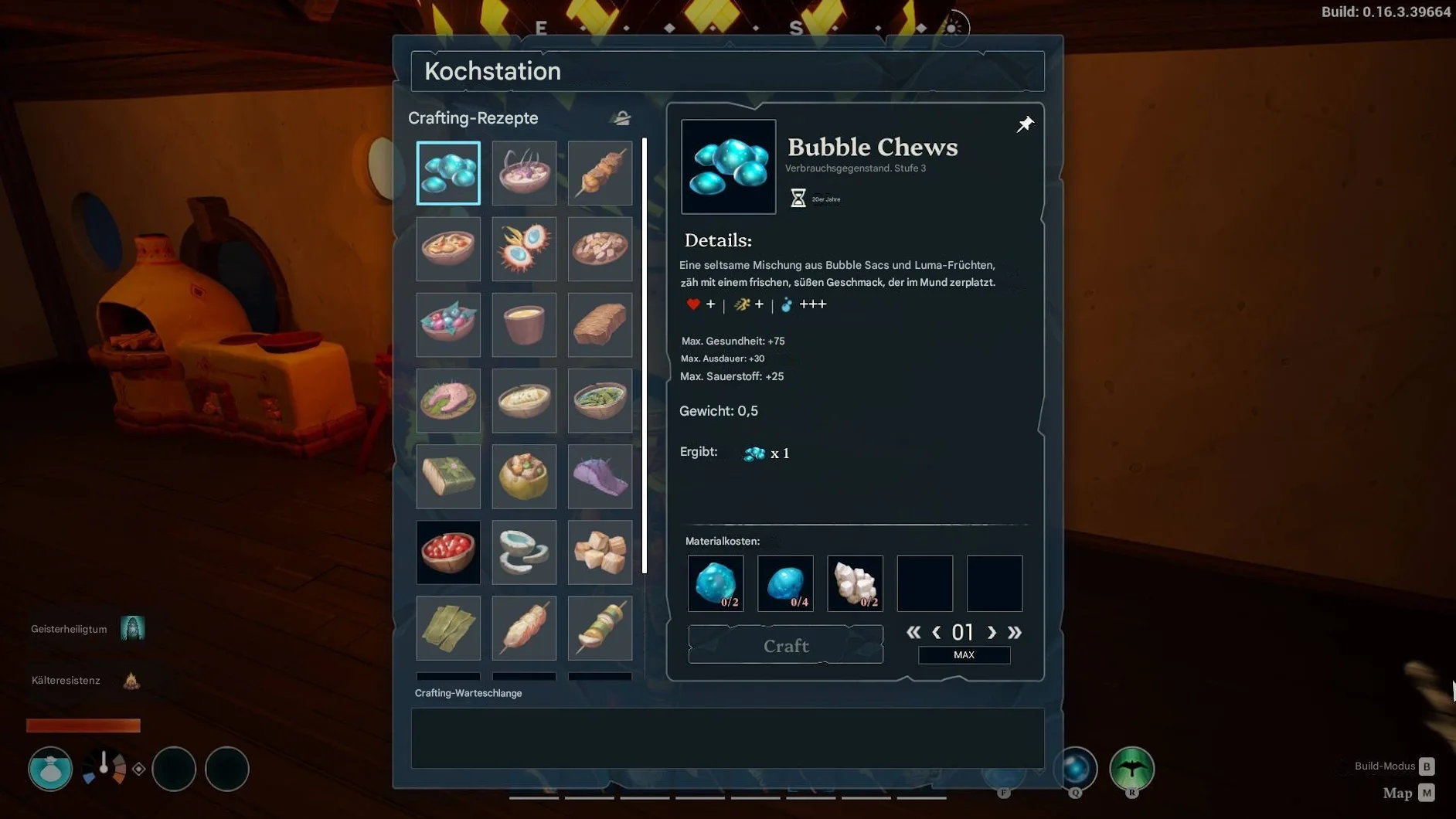Jump quantity to minimum with double arrow

point(913,632)
